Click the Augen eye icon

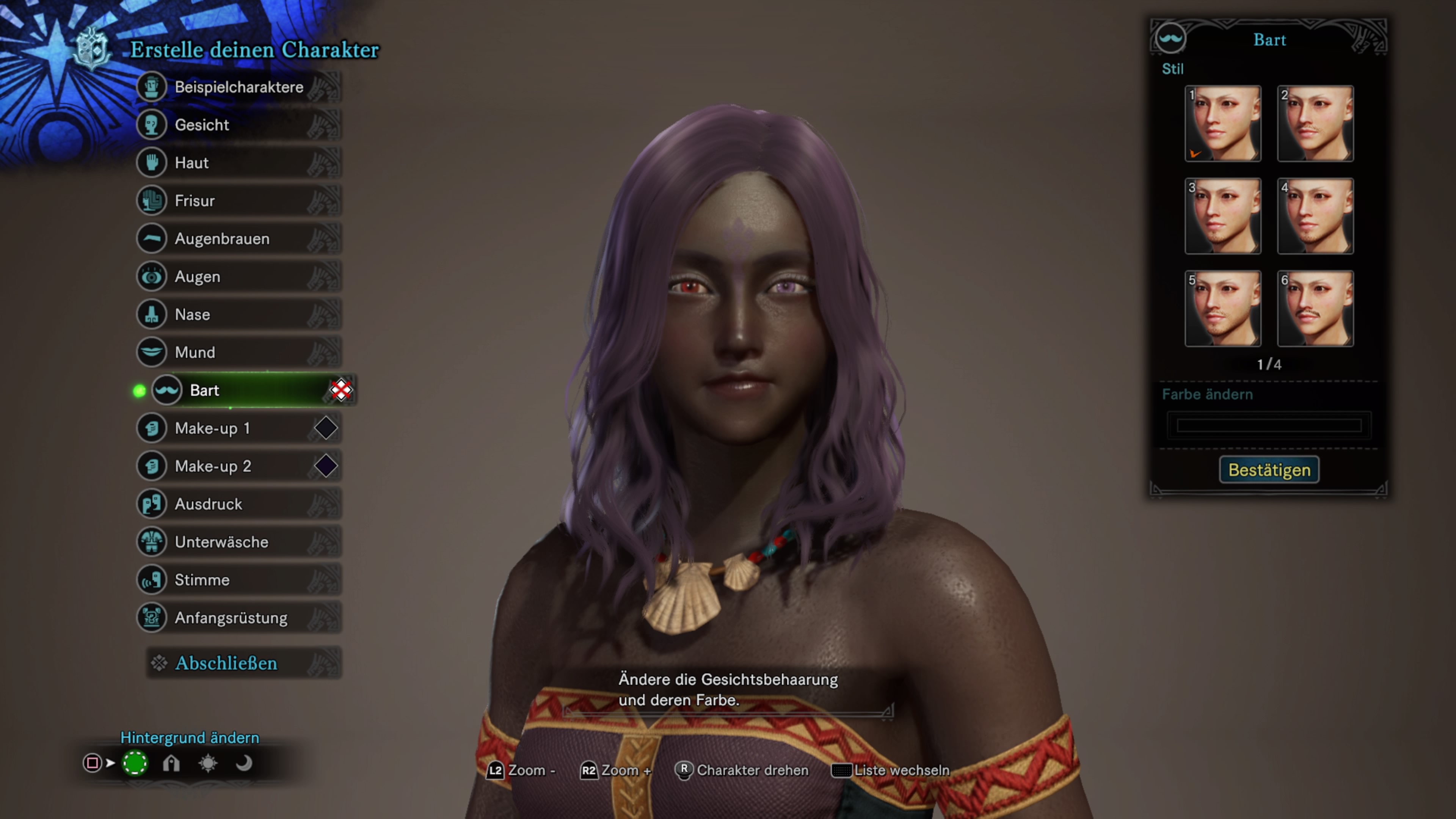152,276
